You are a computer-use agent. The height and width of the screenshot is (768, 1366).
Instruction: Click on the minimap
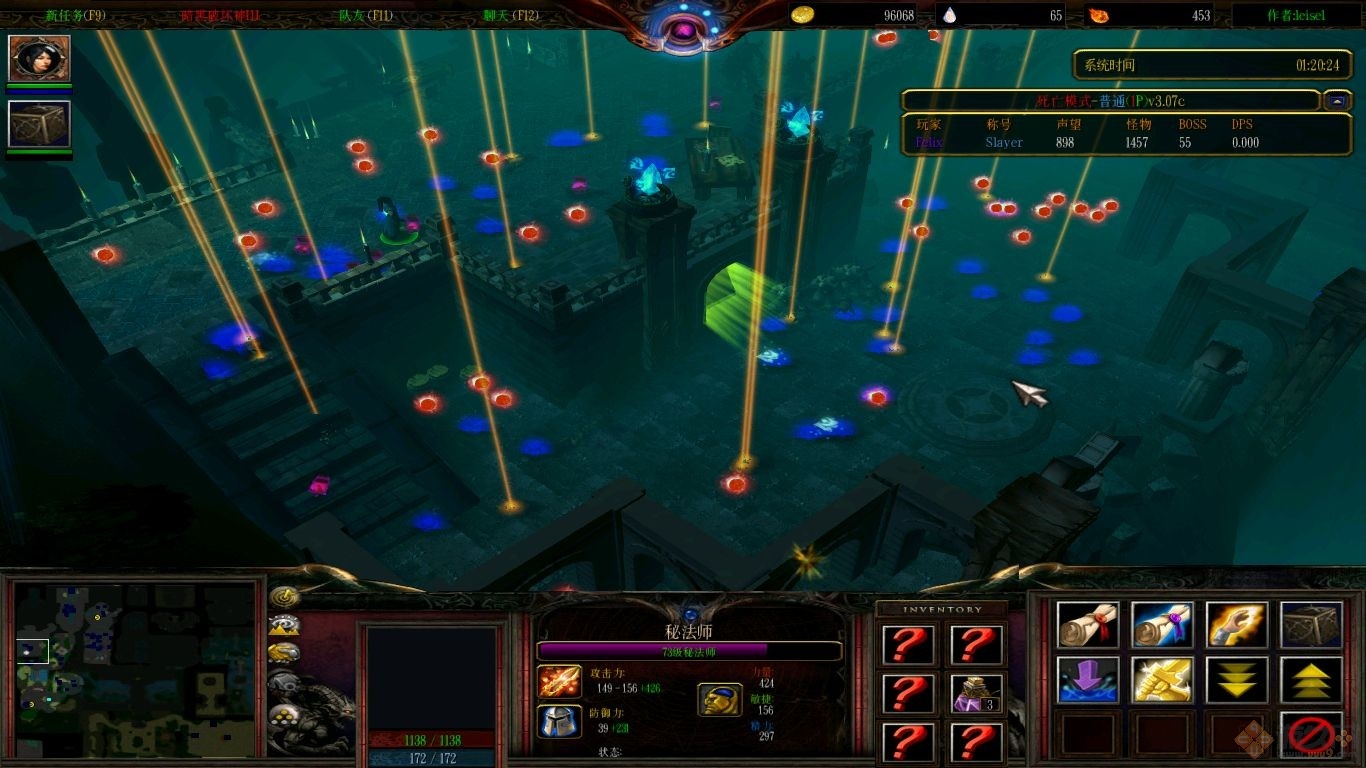[135, 669]
